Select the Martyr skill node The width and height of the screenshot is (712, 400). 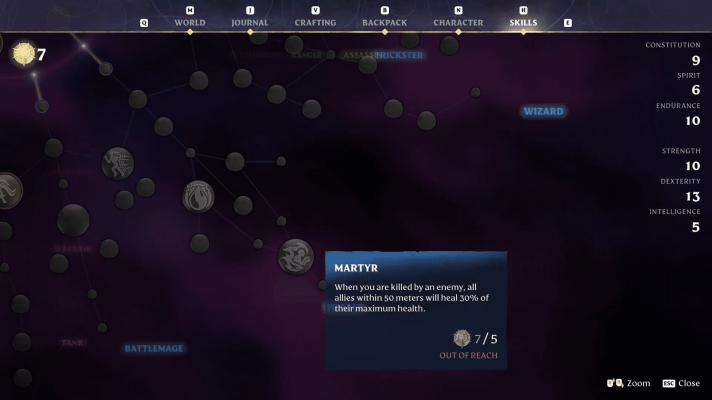(x=296, y=257)
